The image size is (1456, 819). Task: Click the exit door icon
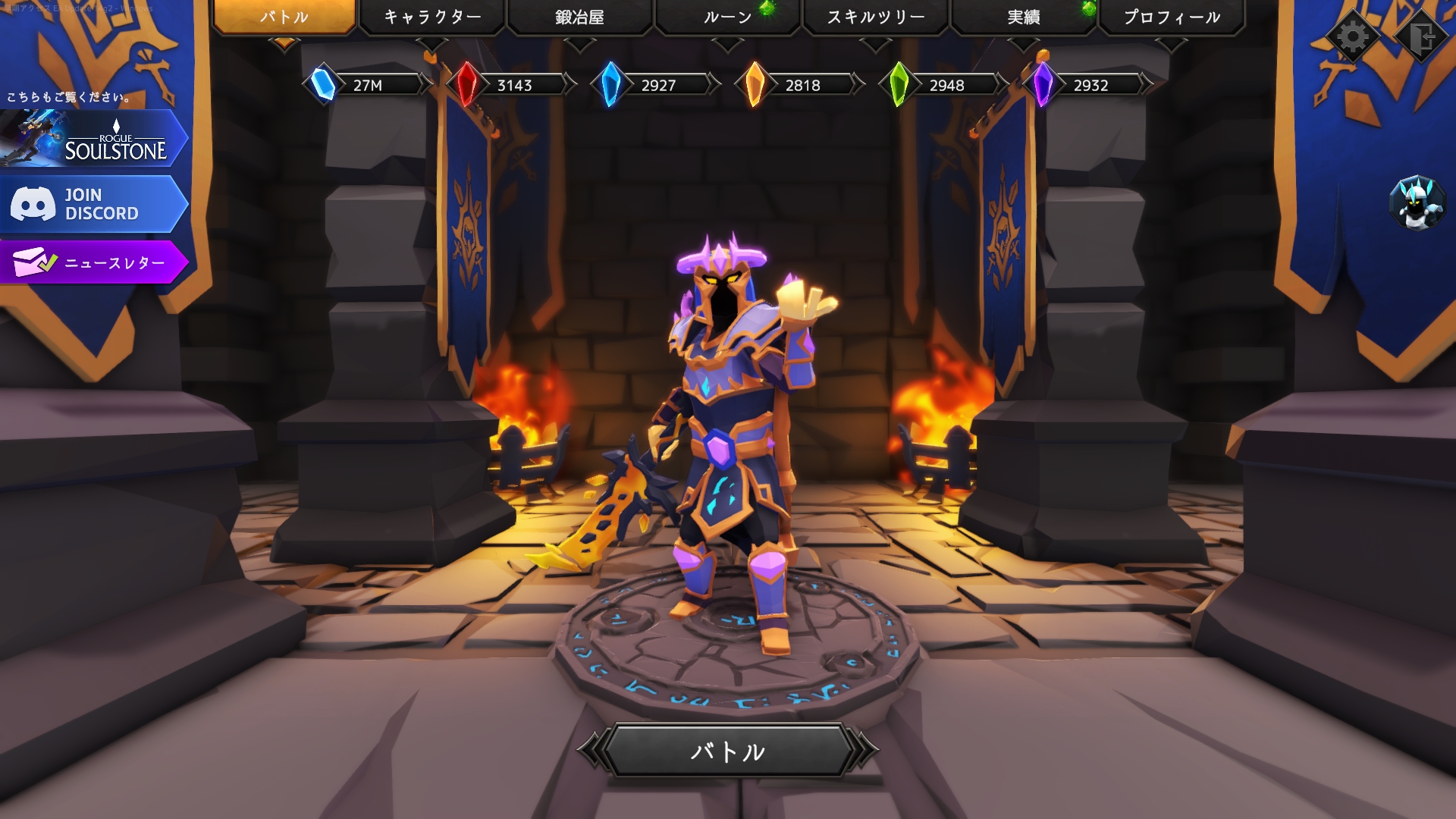tap(1422, 36)
